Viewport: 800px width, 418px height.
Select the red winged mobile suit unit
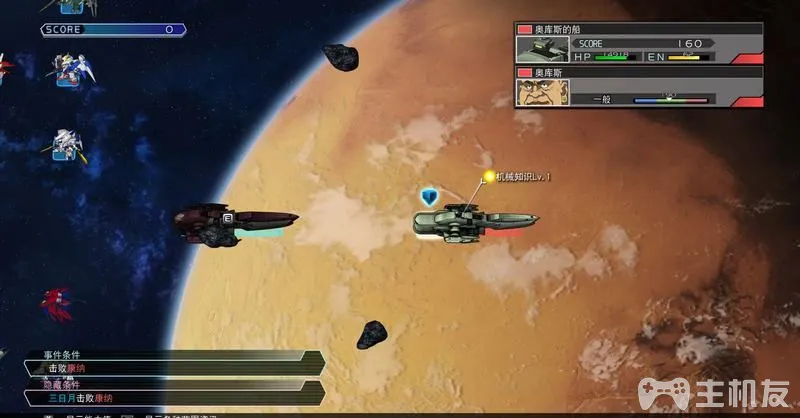click(x=55, y=301)
